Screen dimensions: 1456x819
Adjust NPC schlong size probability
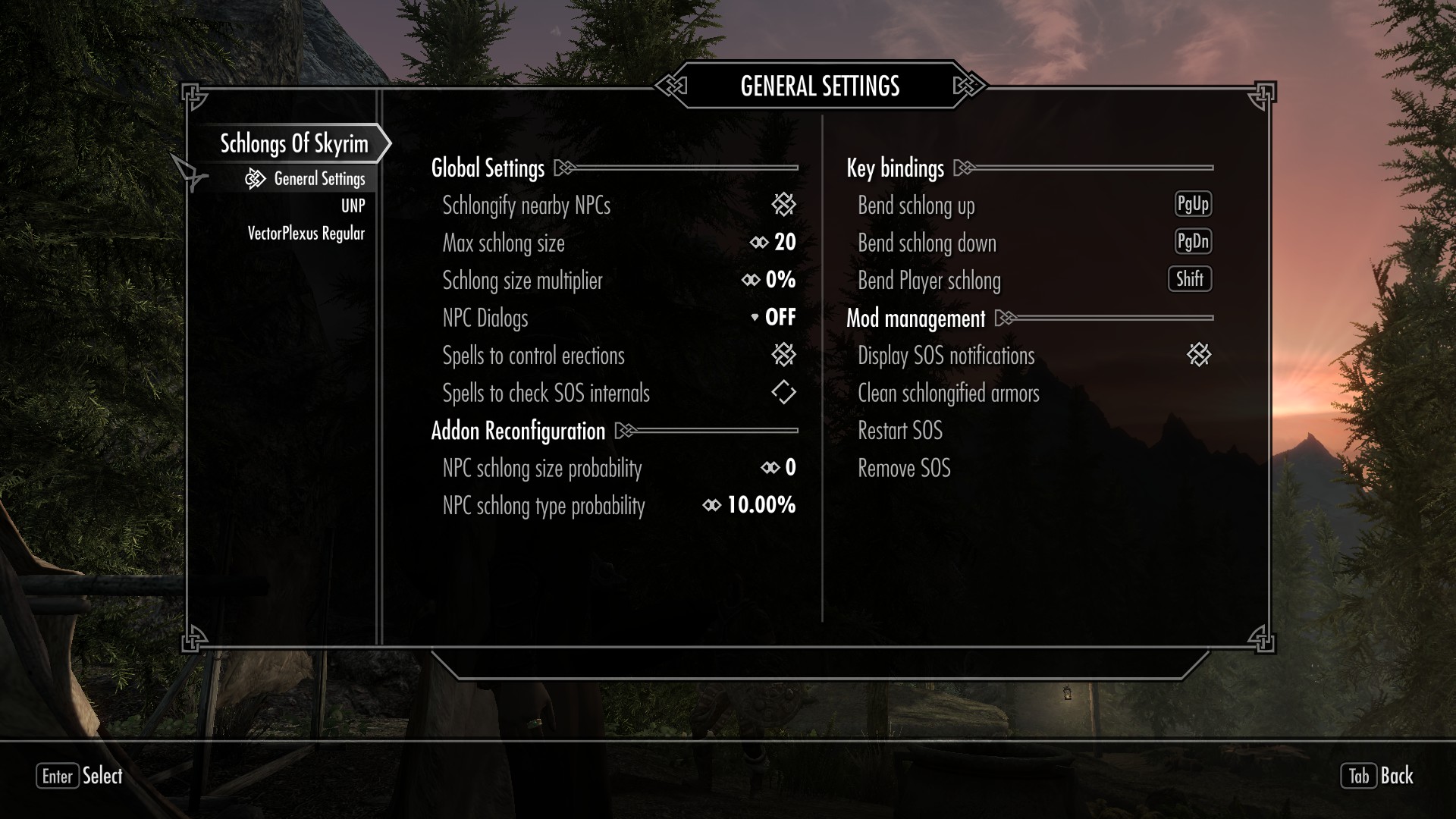[x=778, y=468]
